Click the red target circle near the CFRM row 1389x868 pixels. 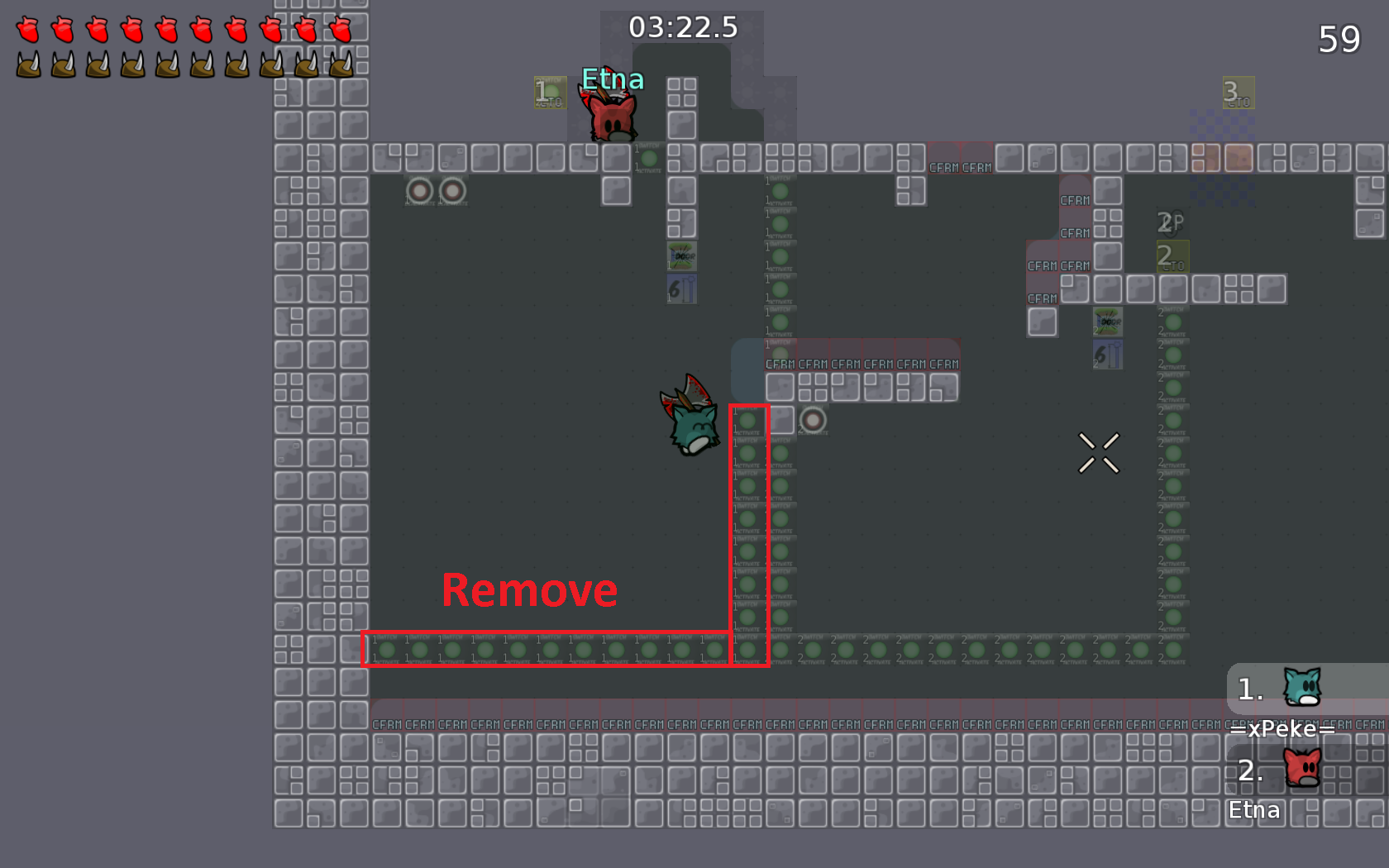(811, 421)
